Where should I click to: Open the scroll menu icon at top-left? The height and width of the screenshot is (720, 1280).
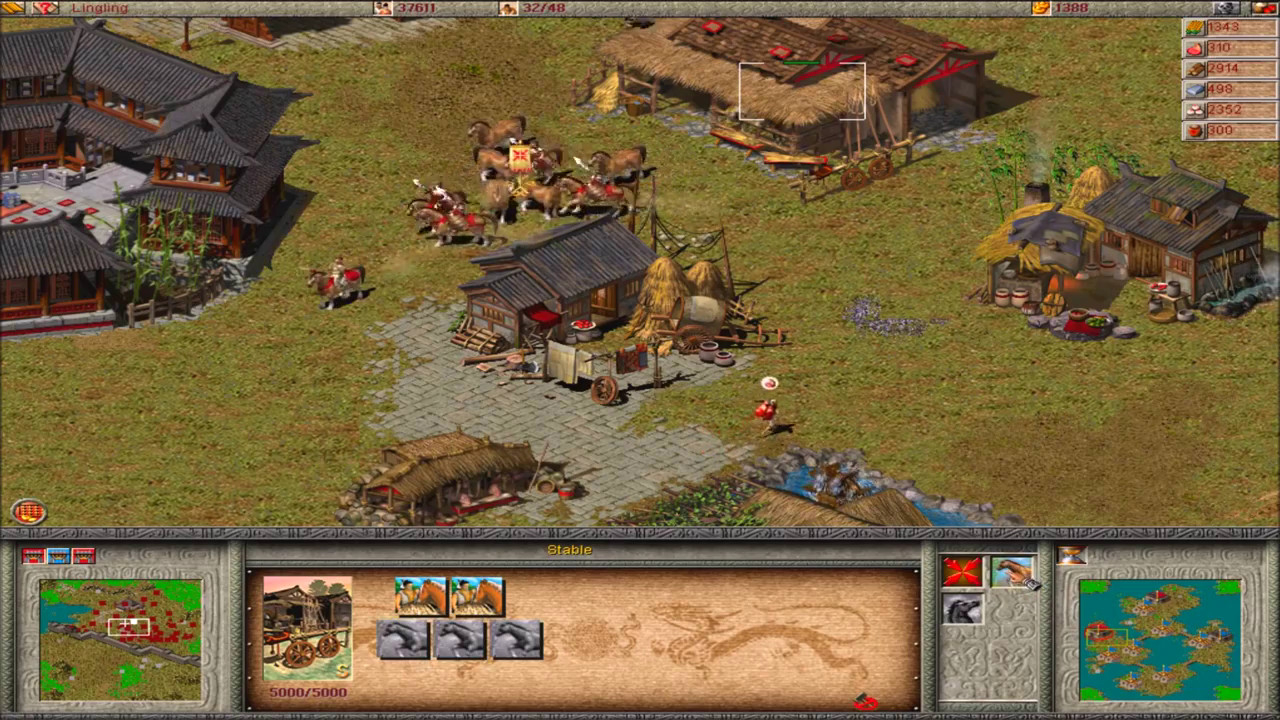10,8
